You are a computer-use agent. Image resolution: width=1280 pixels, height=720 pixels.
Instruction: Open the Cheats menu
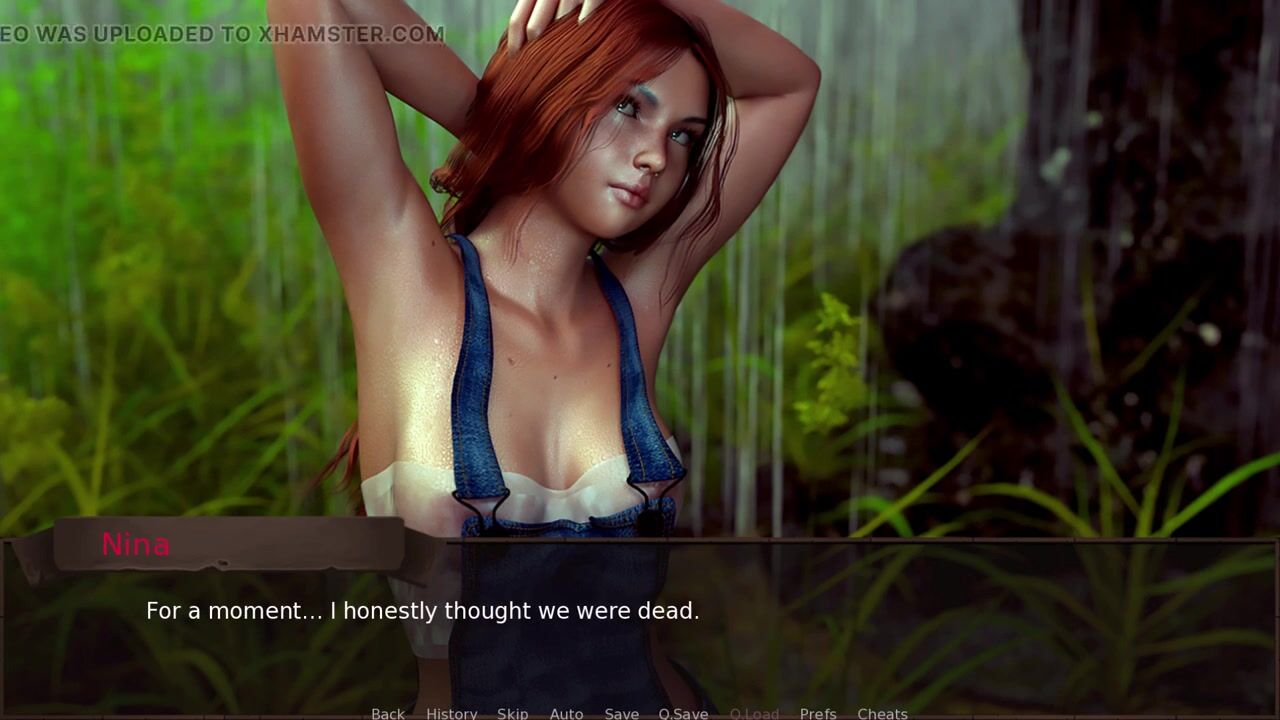882,713
